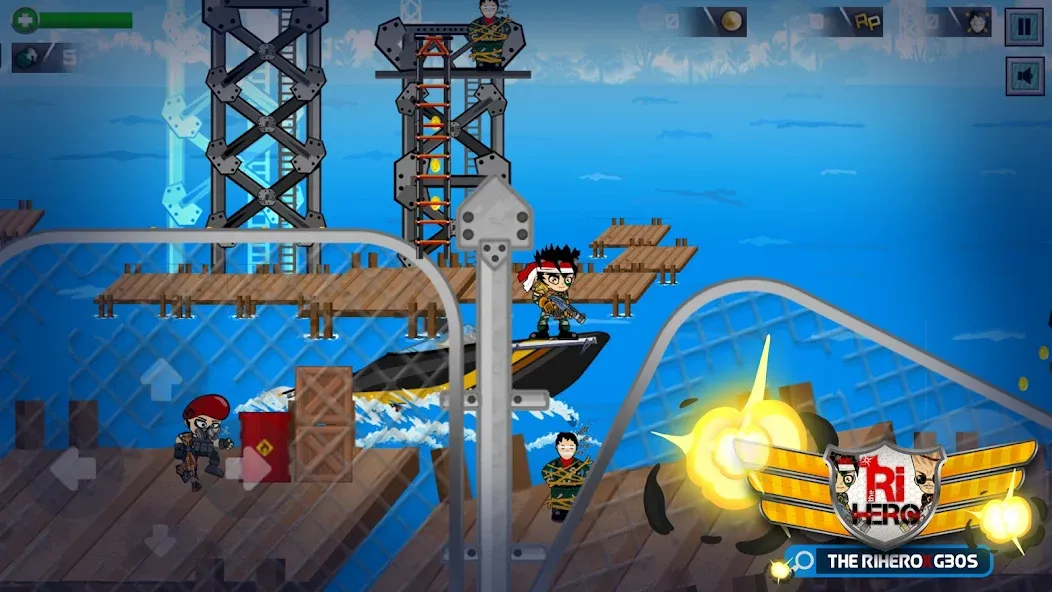The height and width of the screenshot is (592, 1052).
Task: Pause the game
Action: [1024, 26]
